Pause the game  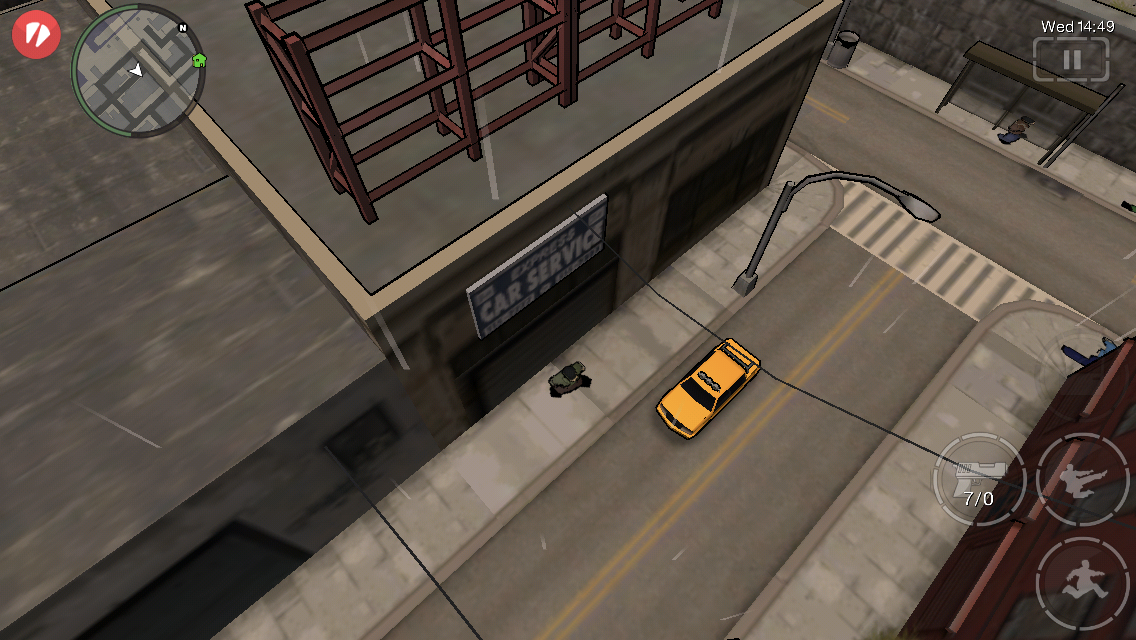click(x=1071, y=60)
